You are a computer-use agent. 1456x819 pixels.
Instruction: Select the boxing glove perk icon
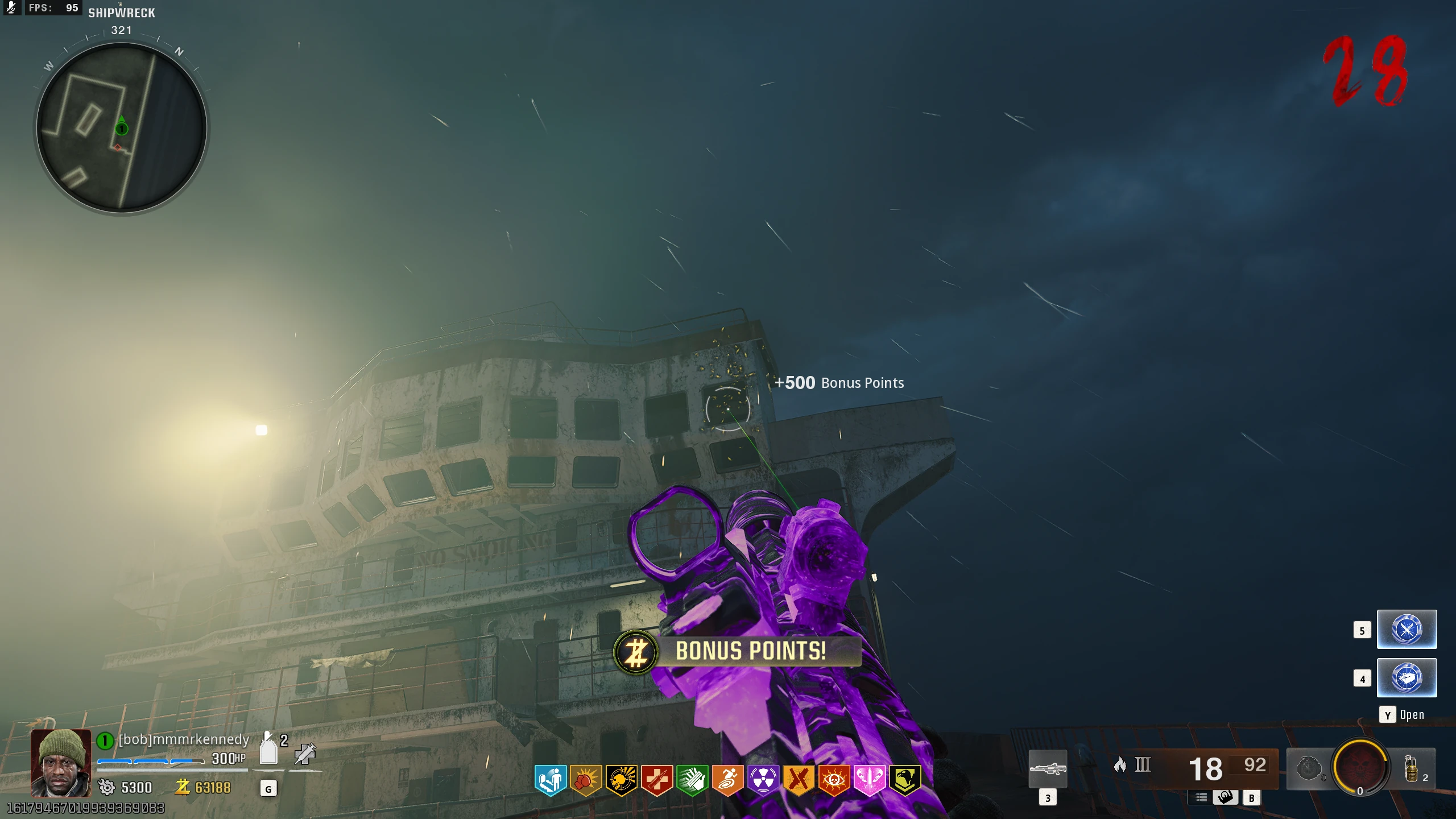pos(585,779)
